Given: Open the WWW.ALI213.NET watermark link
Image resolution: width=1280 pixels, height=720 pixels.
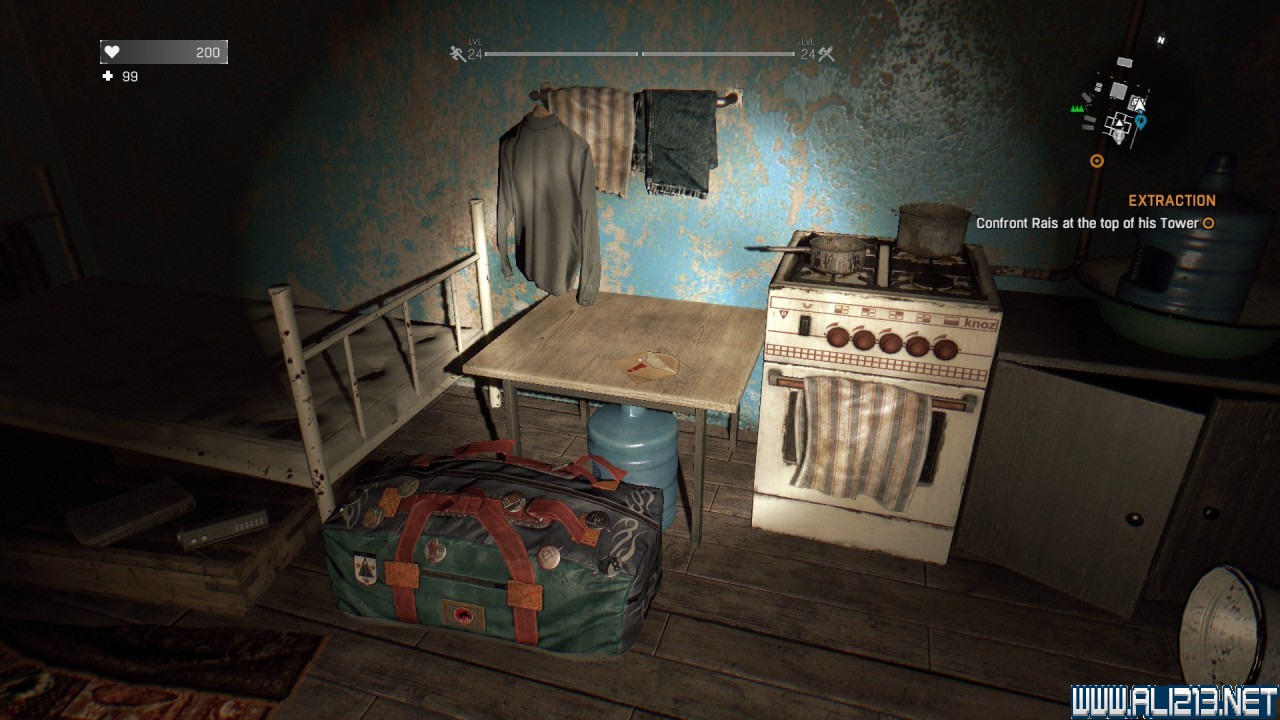Looking at the screenshot, I should (1173, 701).
